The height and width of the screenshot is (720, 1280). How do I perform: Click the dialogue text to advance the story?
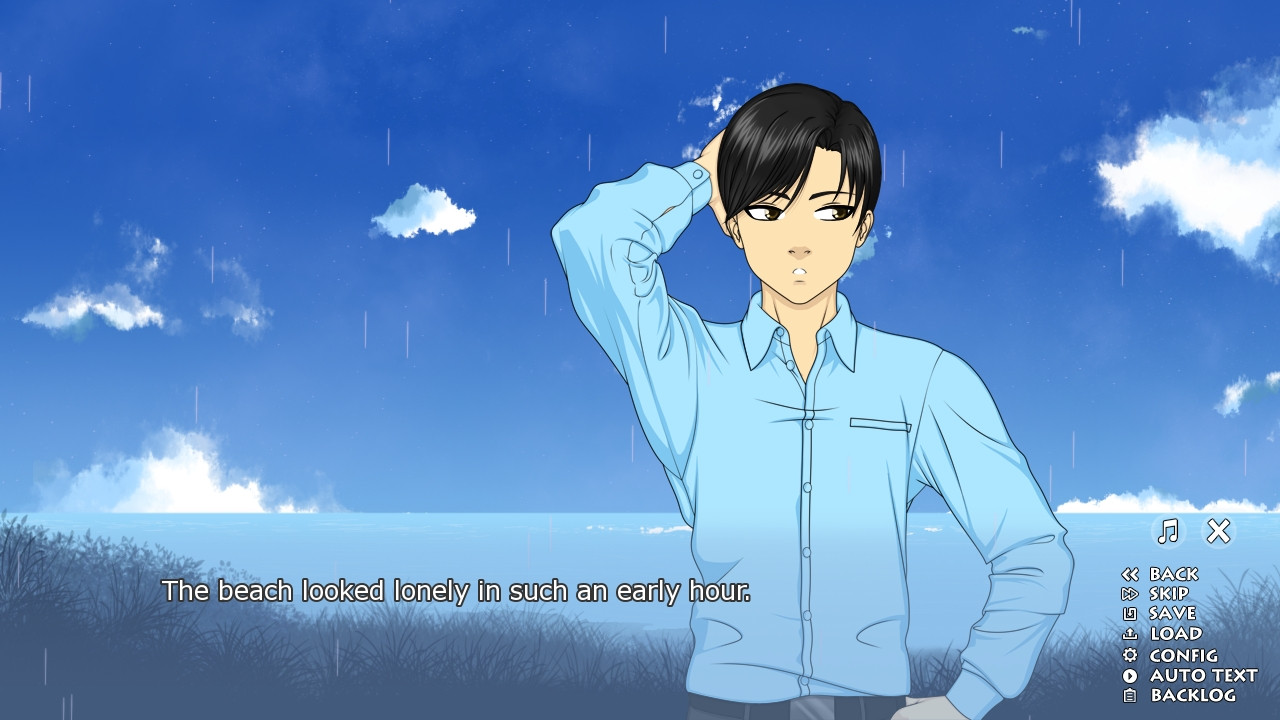click(x=460, y=591)
